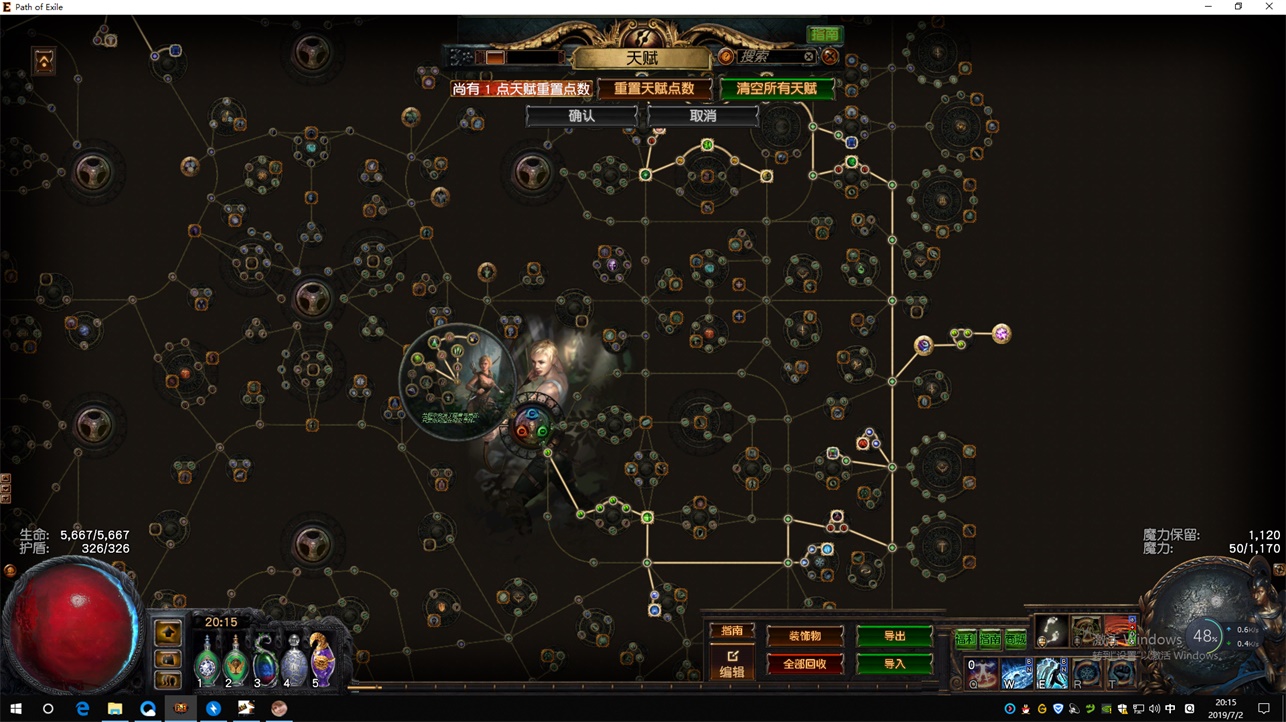Clear all talents with 清空所有天赋

point(777,89)
